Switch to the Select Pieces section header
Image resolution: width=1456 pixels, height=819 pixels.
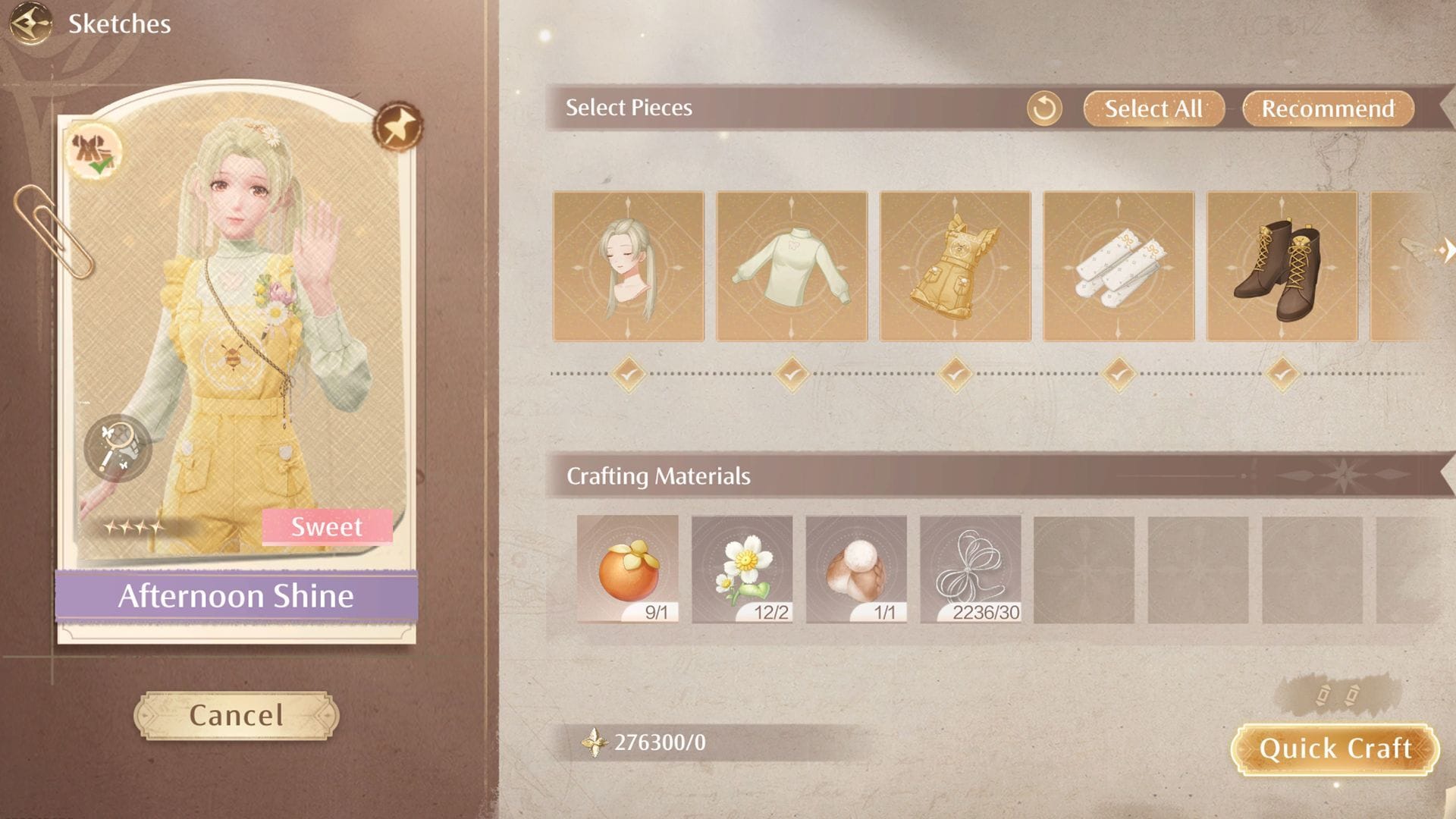[627, 107]
